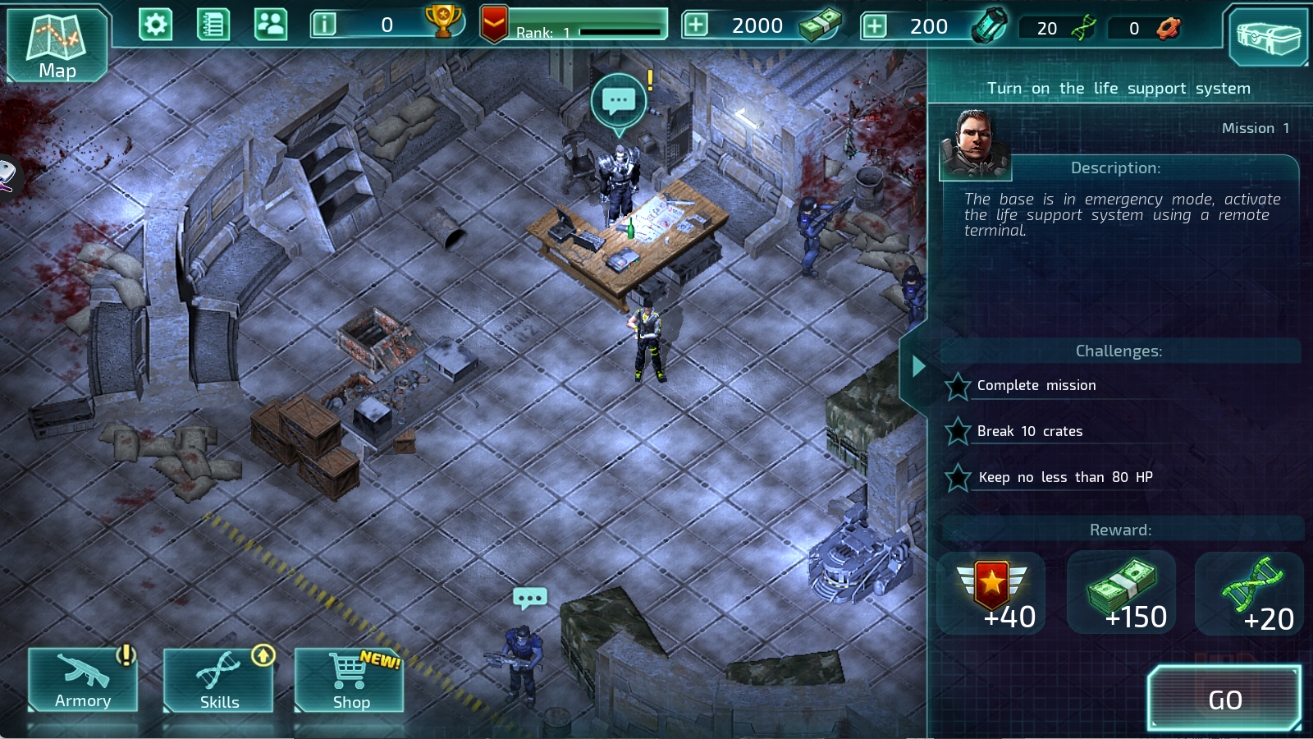Add more energy cells with plus button
Viewport: 1313px width, 739px height.
click(875, 25)
